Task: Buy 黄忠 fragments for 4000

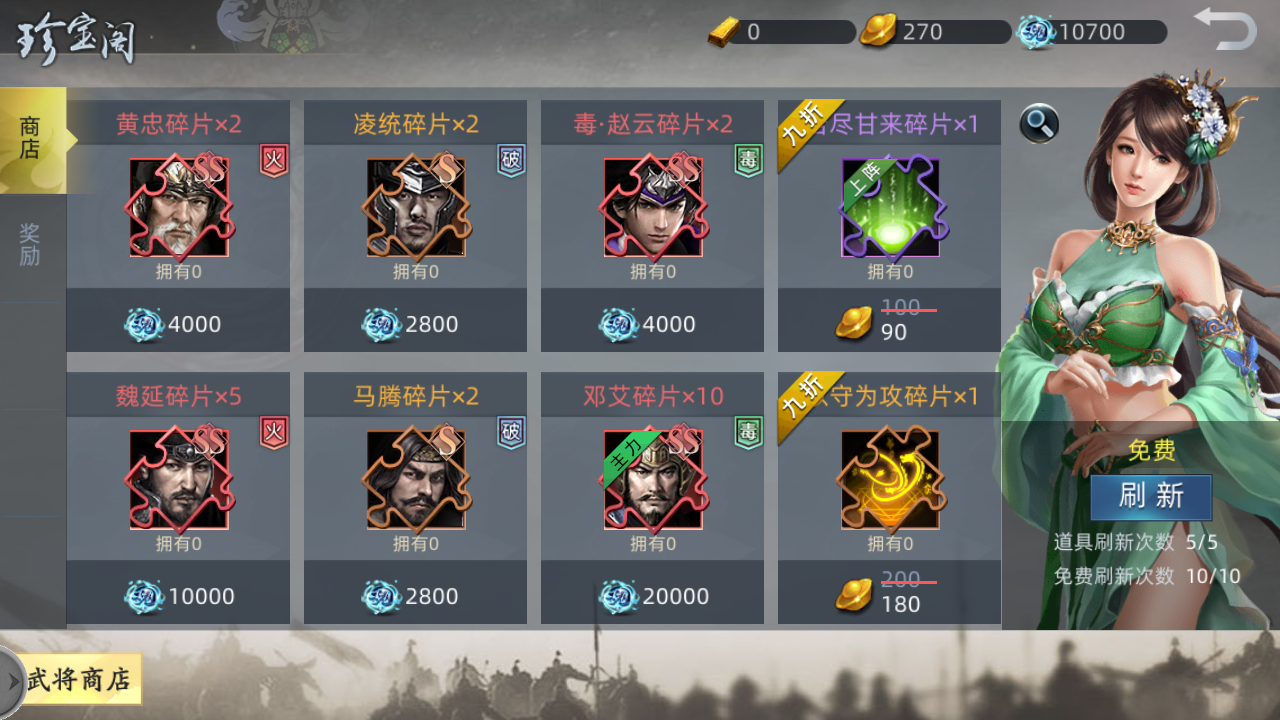Action: click(x=179, y=324)
